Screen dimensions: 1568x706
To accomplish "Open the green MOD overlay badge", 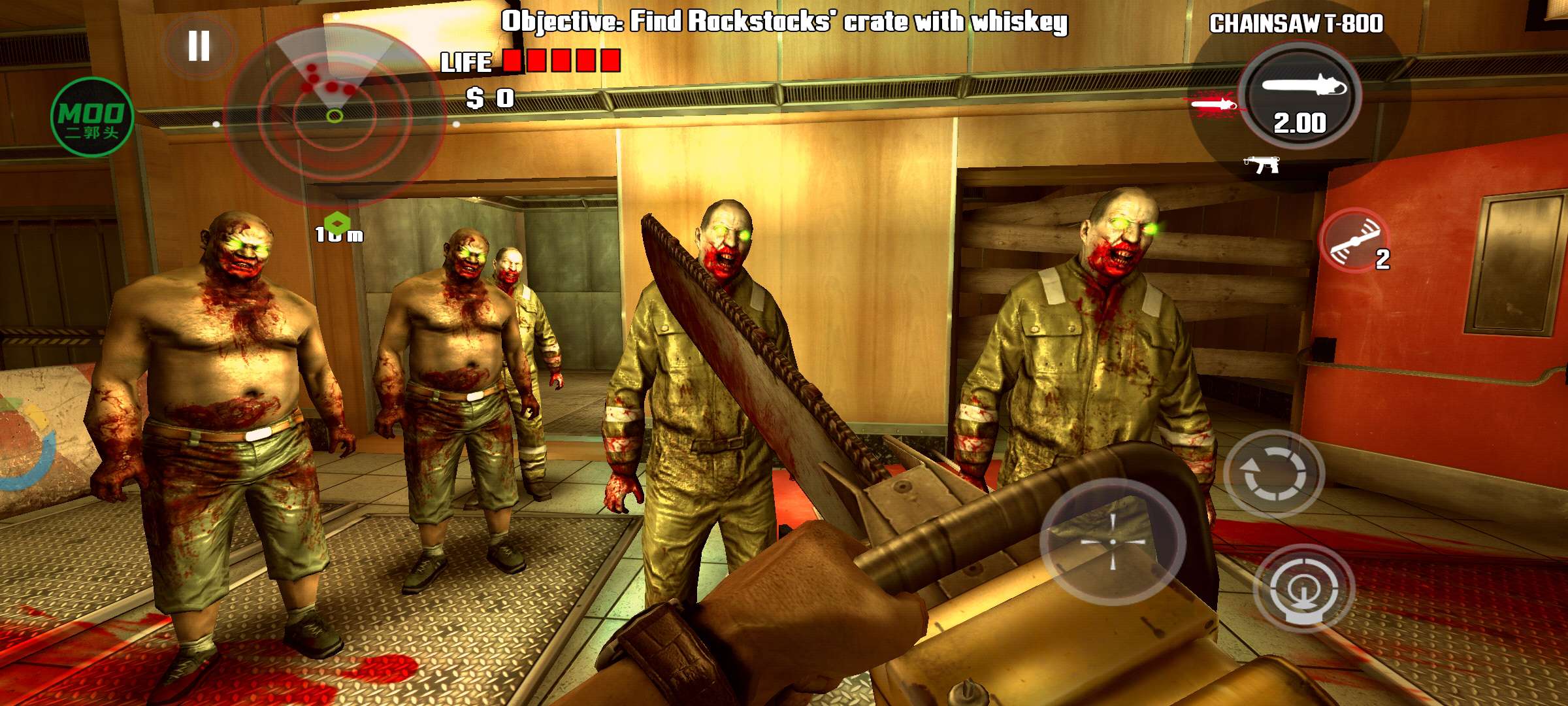I will pos(92,117).
